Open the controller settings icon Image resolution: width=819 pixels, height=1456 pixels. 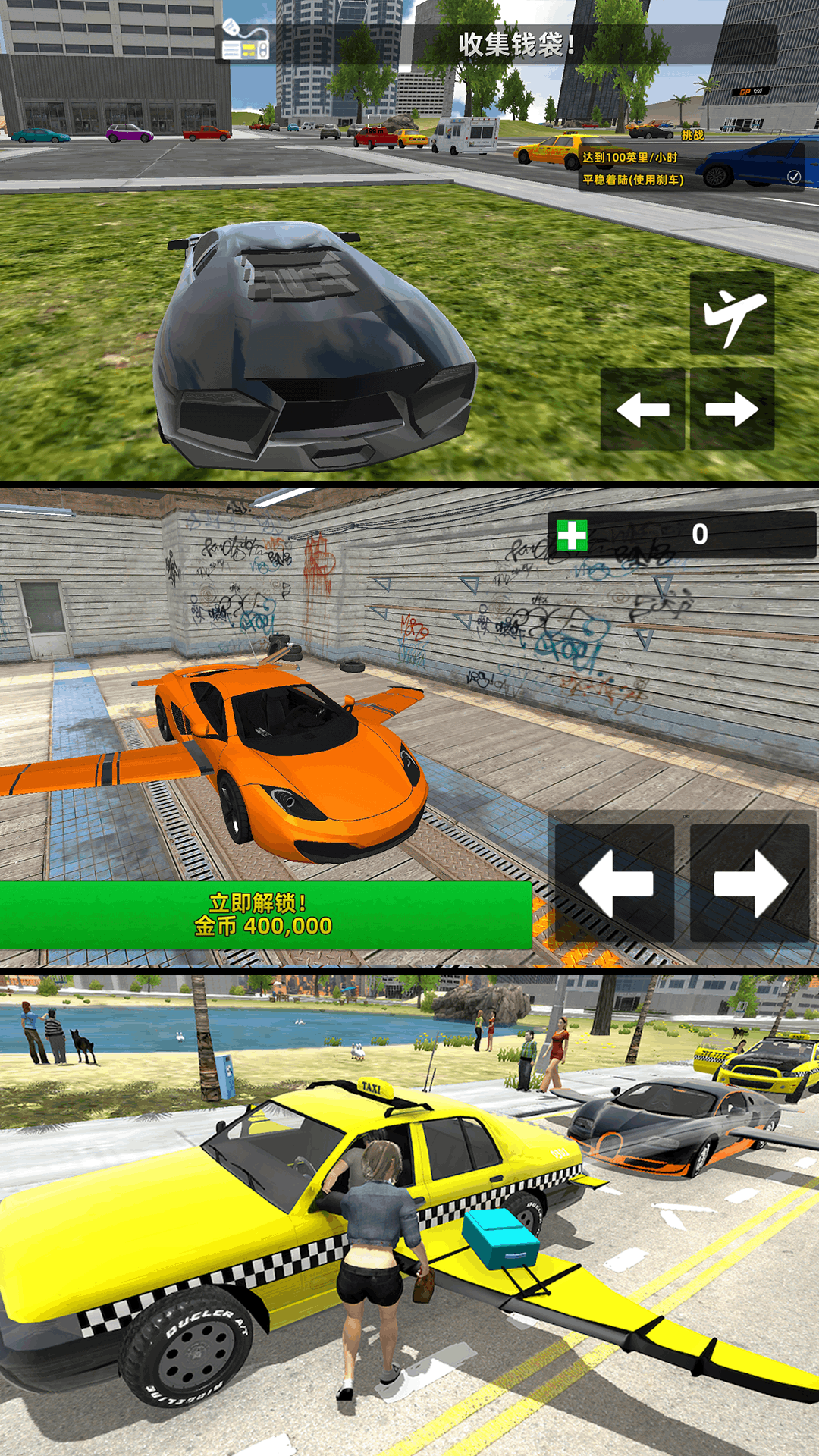click(246, 44)
